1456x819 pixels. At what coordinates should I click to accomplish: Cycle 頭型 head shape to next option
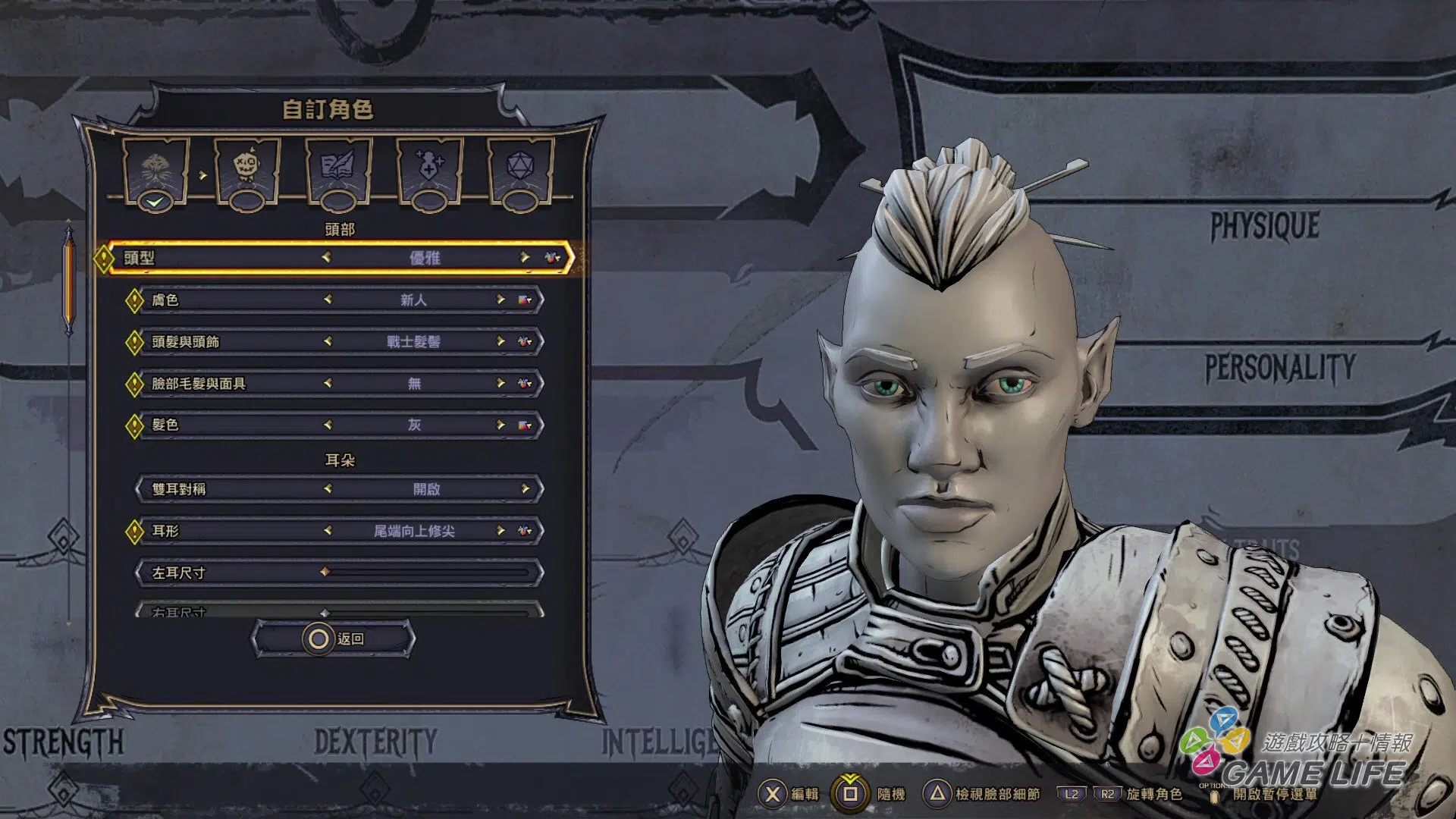click(524, 258)
